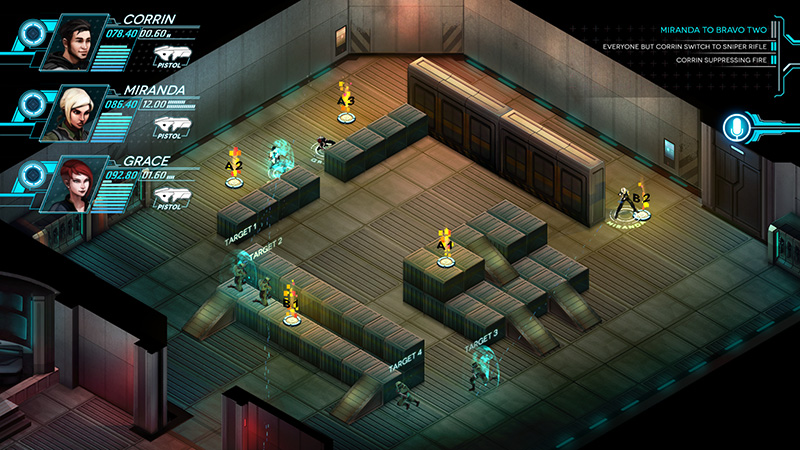
Task: Pick the Corrin suppressing fire command
Action: coord(712,61)
